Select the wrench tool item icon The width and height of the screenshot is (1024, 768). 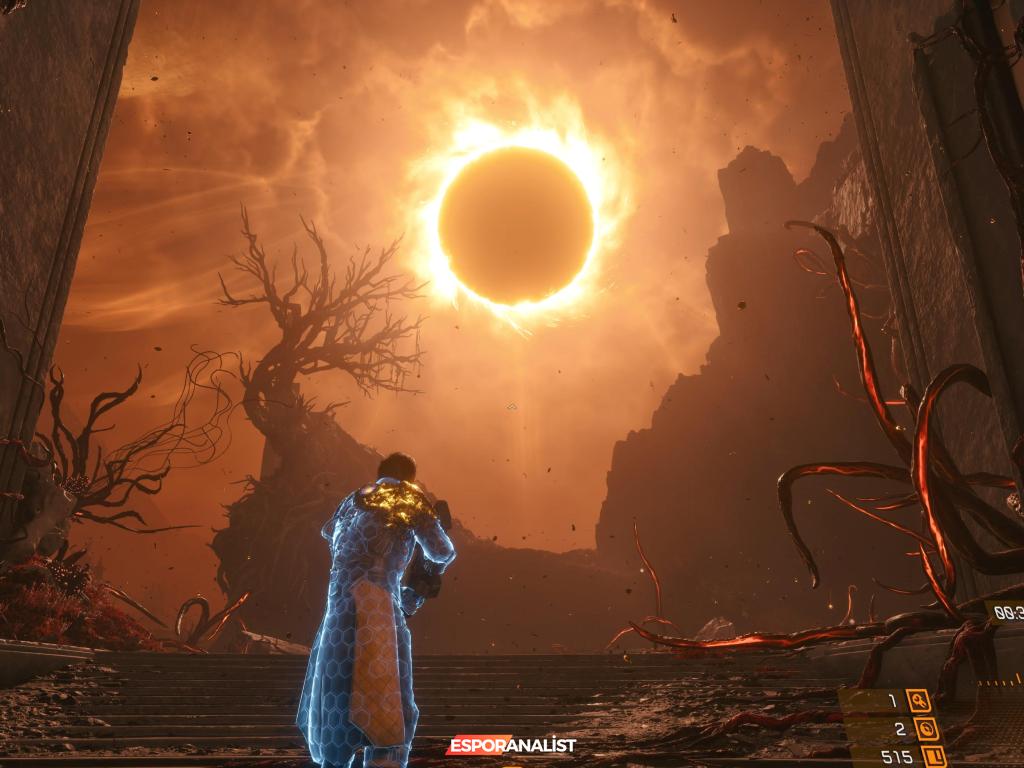918,701
